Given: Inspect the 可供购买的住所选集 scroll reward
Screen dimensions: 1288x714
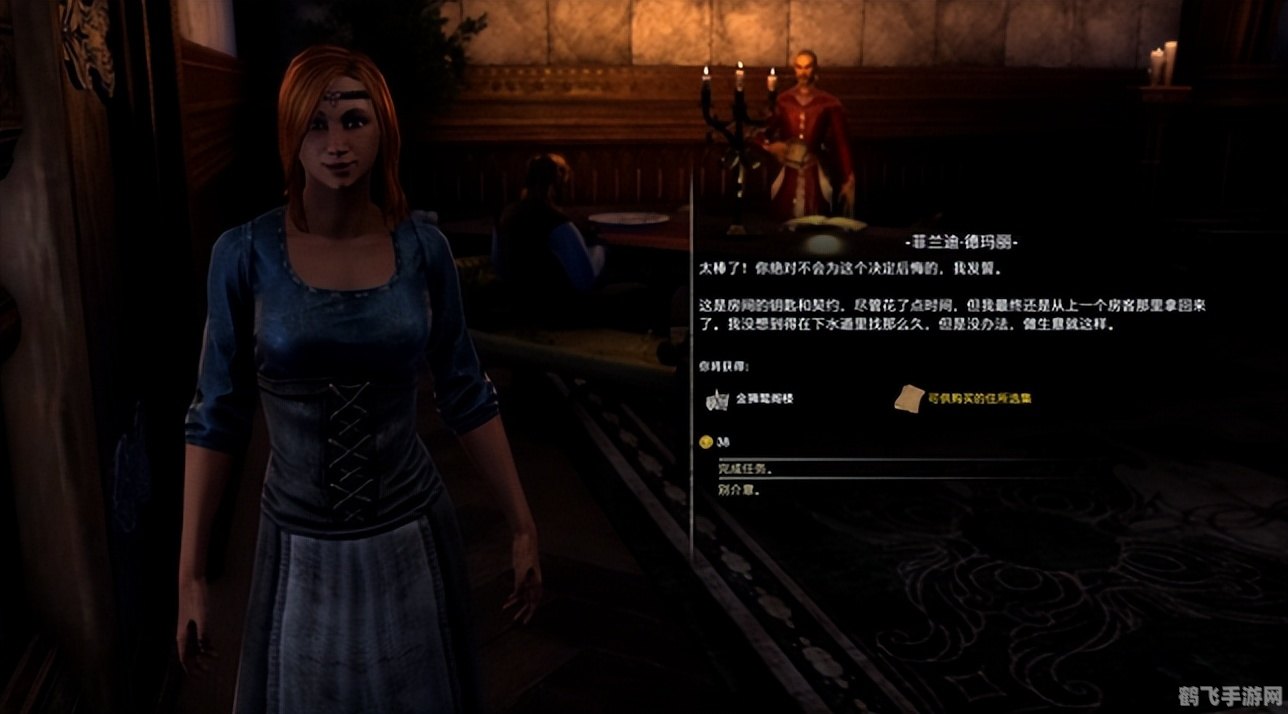Looking at the screenshot, I should (x=907, y=397).
